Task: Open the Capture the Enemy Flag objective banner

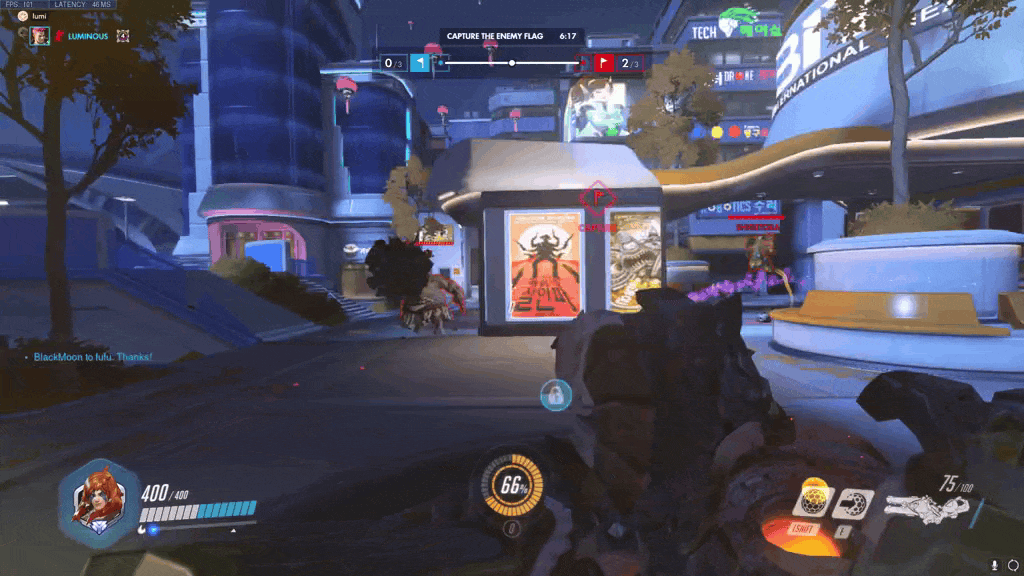Action: click(x=511, y=36)
